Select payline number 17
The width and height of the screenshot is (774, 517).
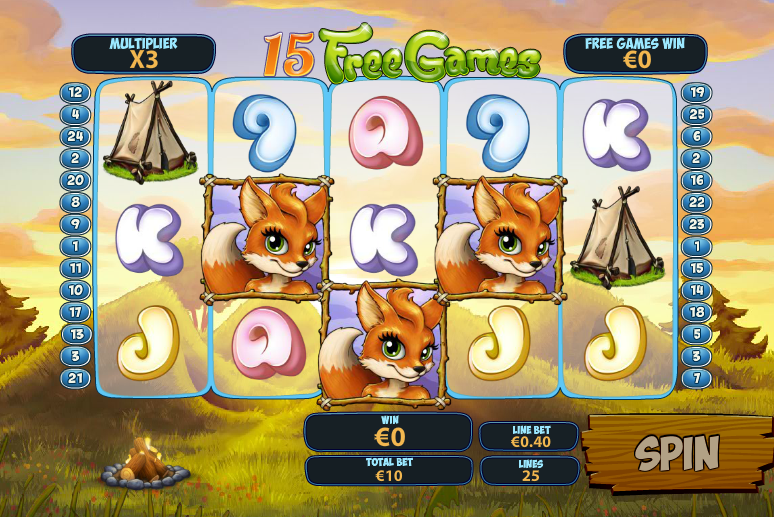click(x=75, y=312)
